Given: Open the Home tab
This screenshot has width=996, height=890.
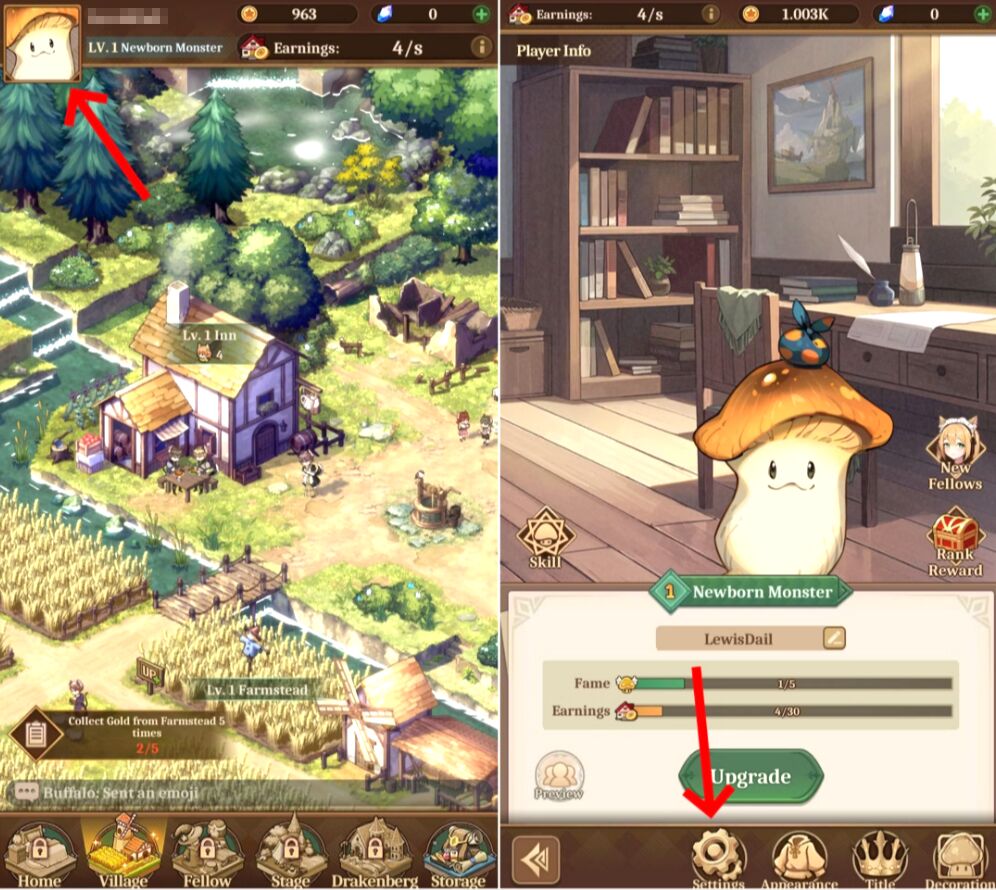Looking at the screenshot, I should click(40, 852).
